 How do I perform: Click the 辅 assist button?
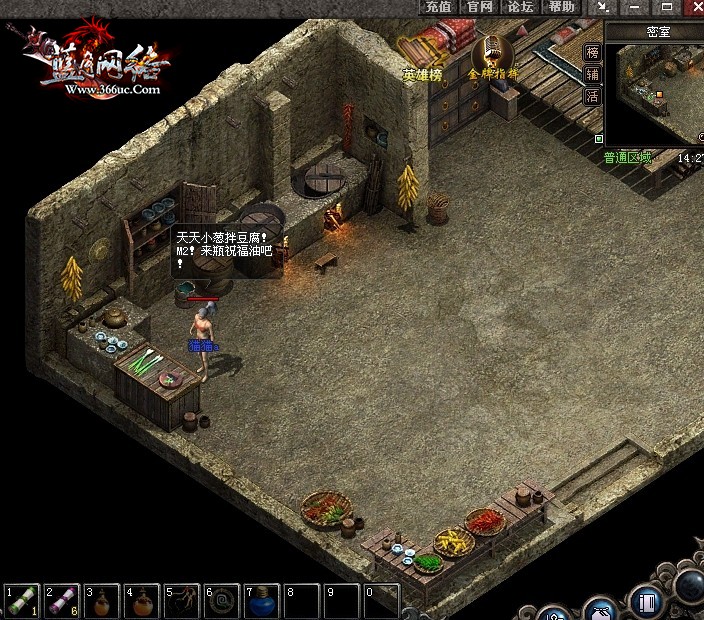pyautogui.click(x=593, y=75)
